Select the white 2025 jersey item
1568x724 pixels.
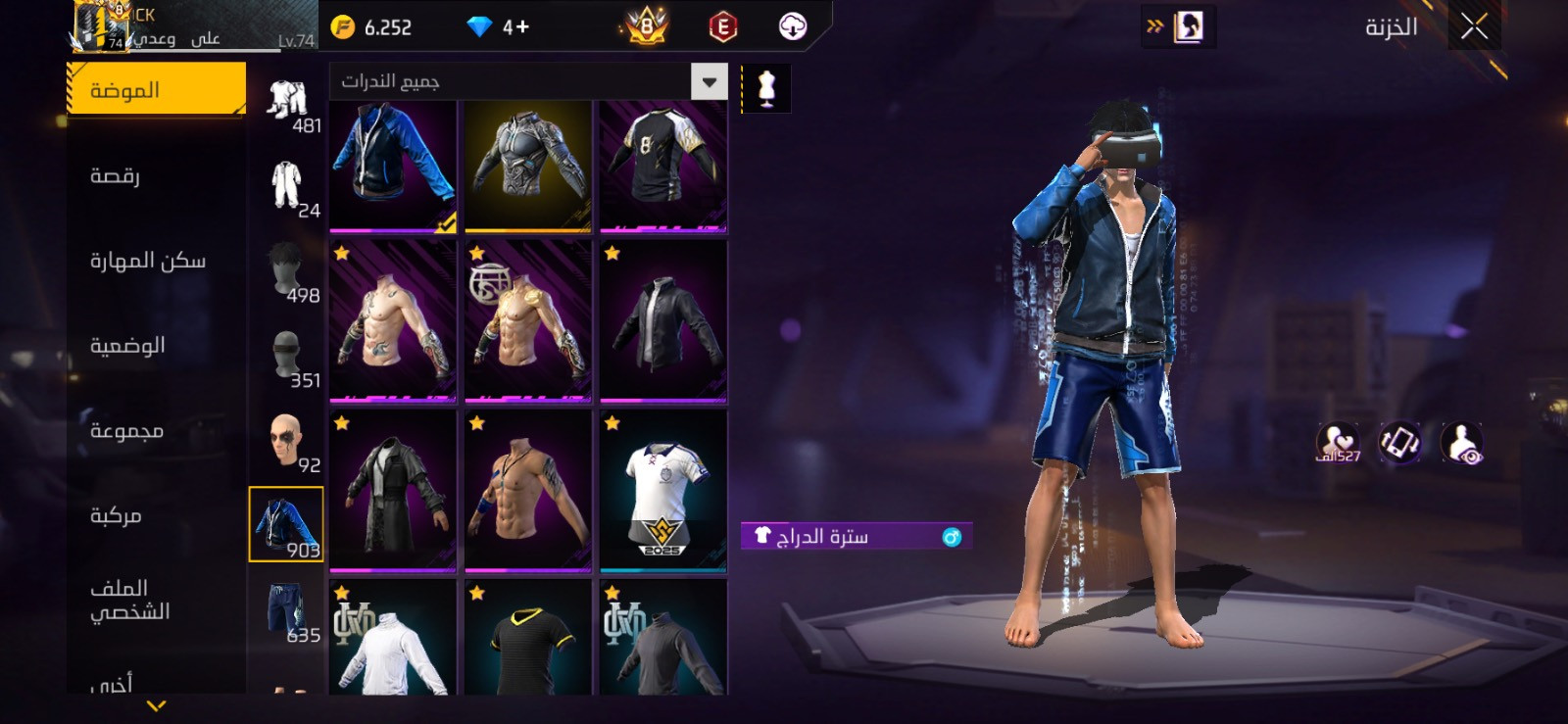[663, 489]
